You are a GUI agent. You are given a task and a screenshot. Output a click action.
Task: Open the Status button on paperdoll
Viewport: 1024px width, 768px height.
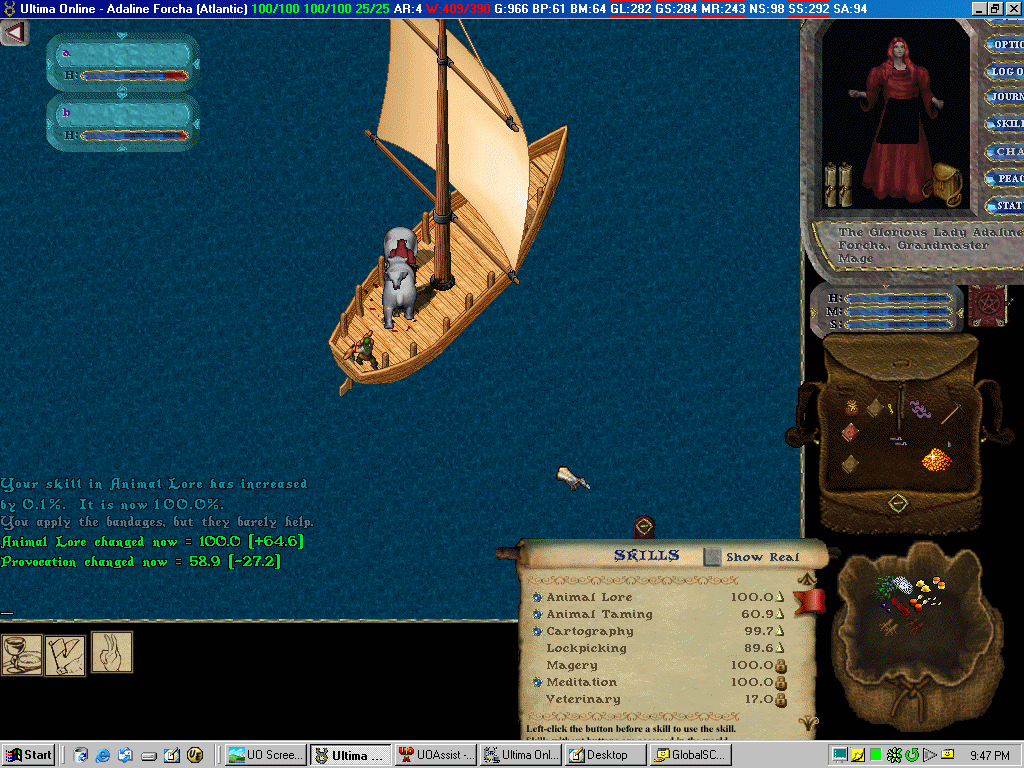coord(1007,205)
